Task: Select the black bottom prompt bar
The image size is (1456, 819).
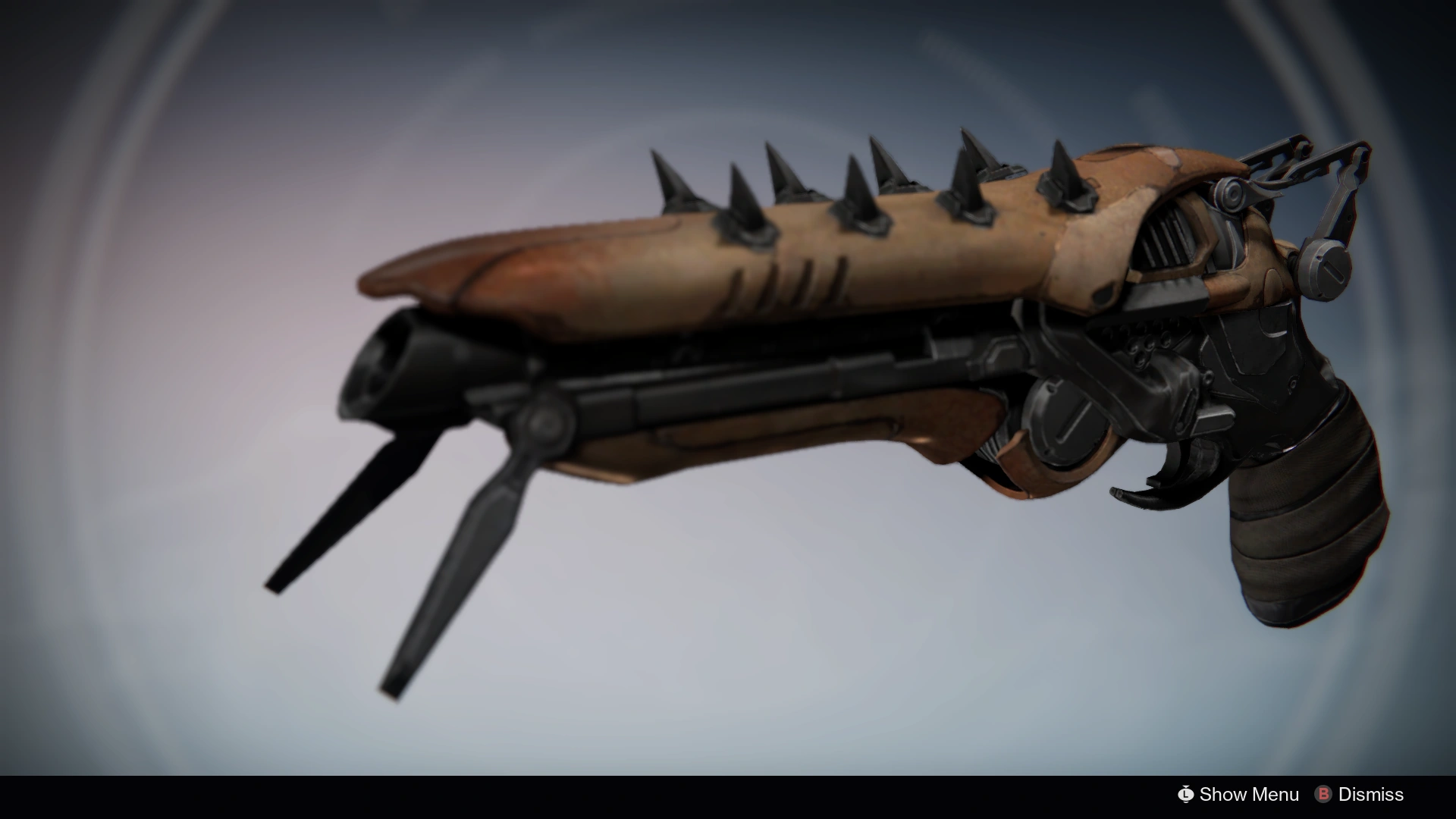Action: pos(728,795)
